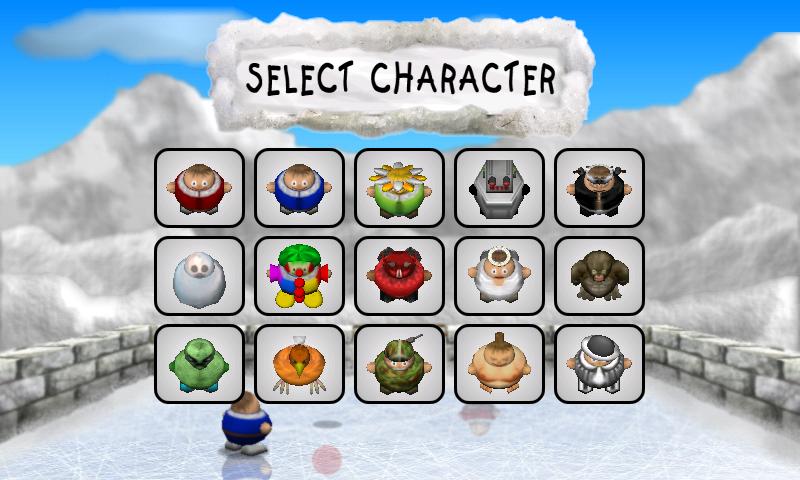Select the orange chicken character

tap(299, 364)
